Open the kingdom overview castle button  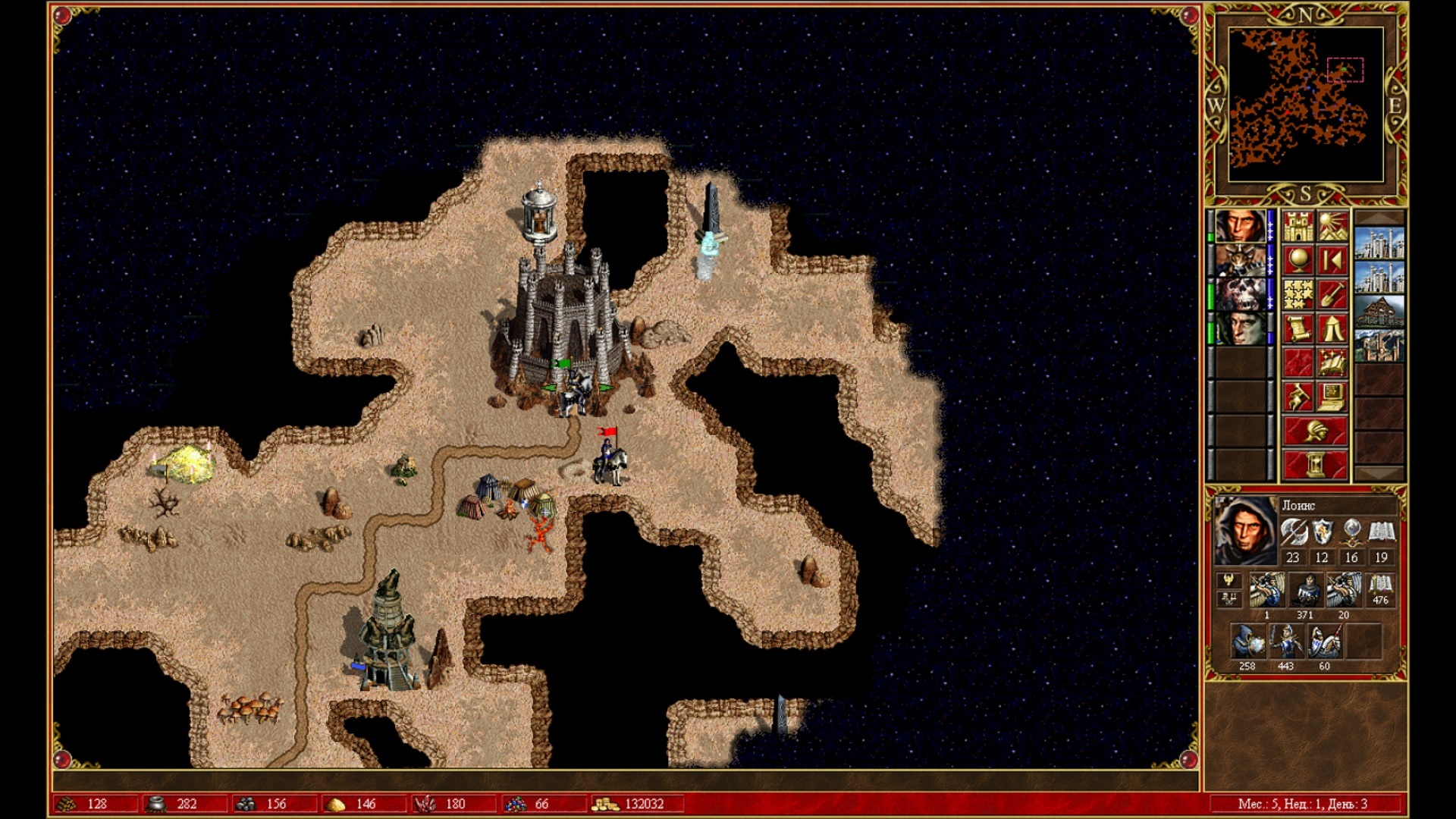(1298, 227)
